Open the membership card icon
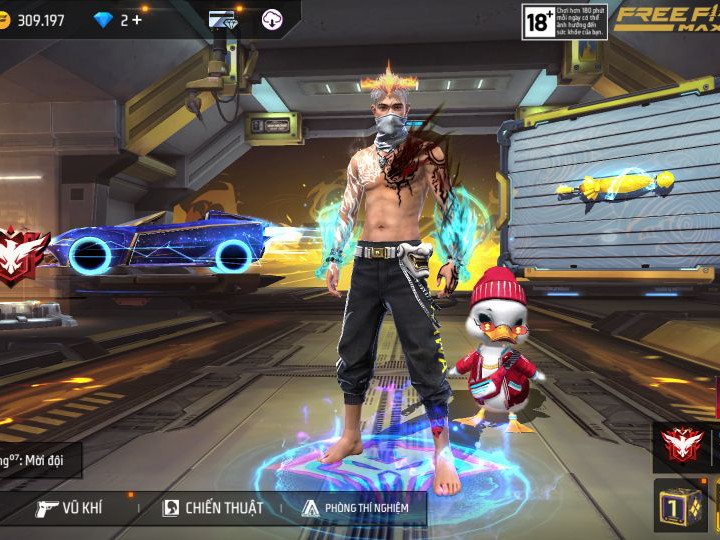The height and width of the screenshot is (540, 720). click(x=222, y=20)
